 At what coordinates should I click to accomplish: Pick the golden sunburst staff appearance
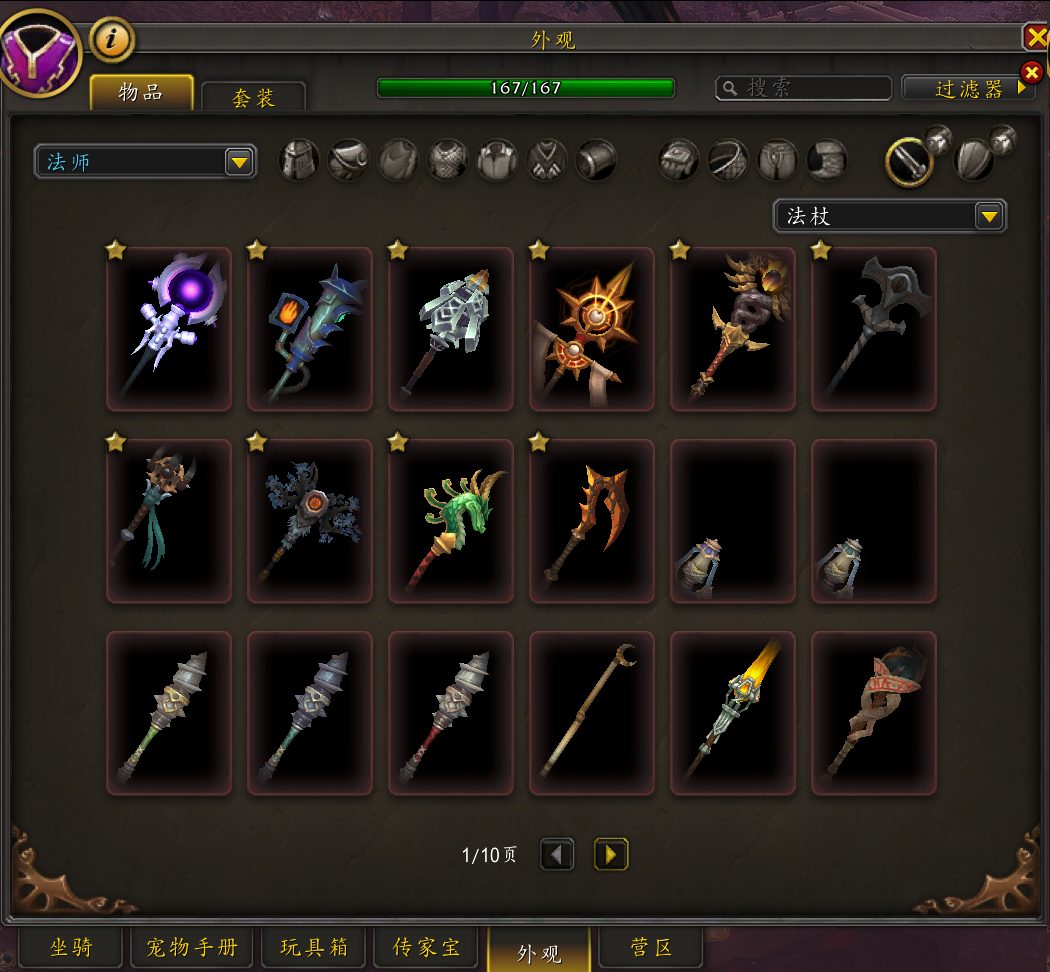pyautogui.click(x=592, y=329)
